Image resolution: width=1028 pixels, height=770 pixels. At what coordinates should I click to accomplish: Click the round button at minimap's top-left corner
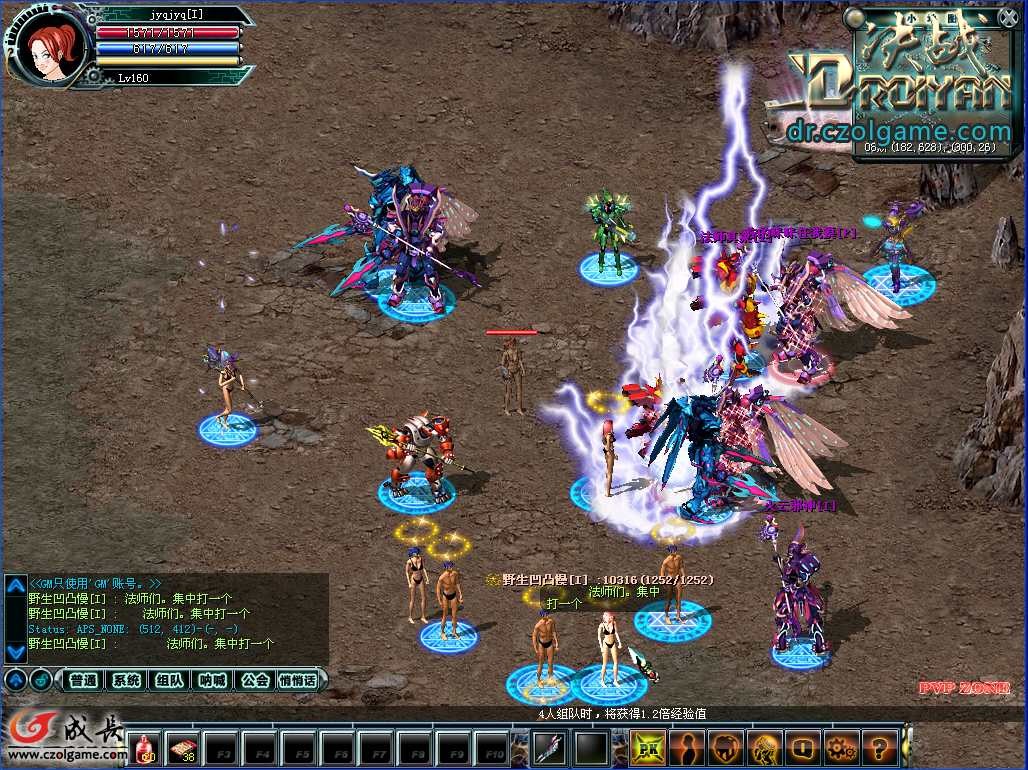tap(853, 18)
